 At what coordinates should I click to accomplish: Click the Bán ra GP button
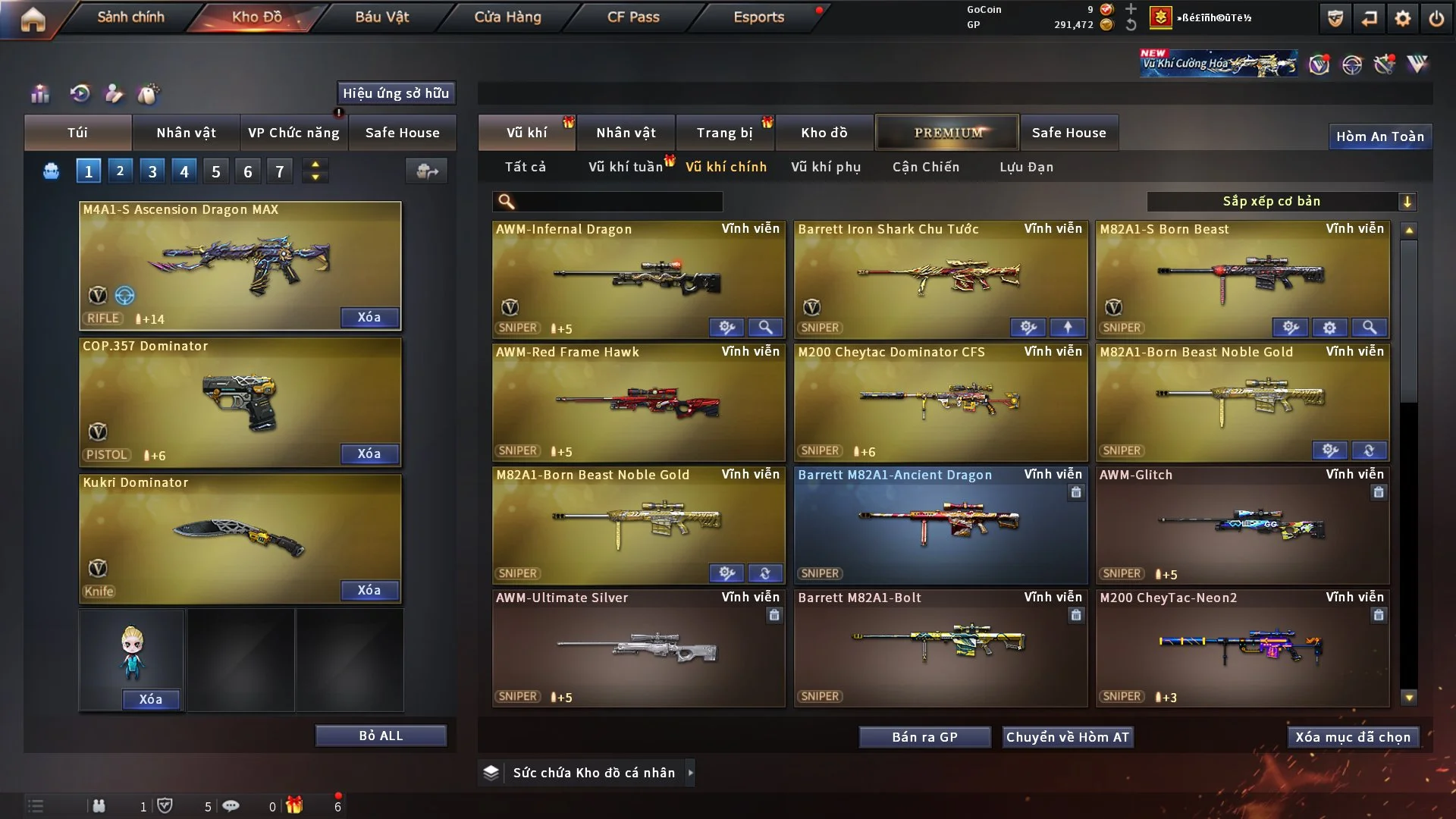(924, 737)
